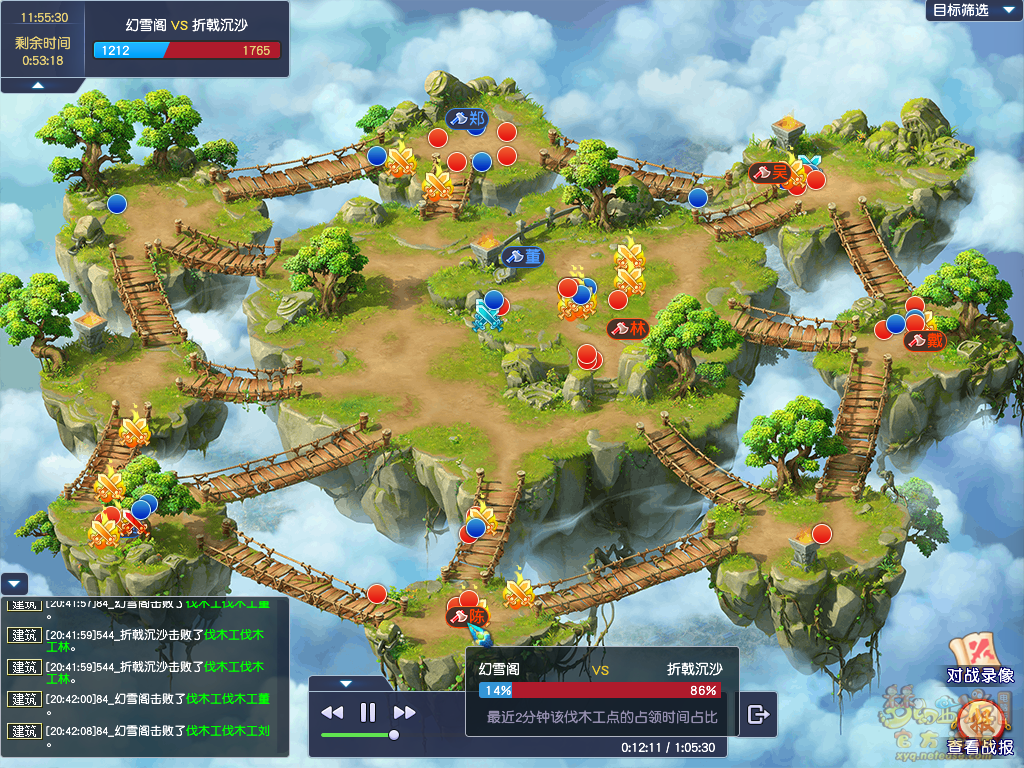
Task: Rewind the battle replay
Action: [x=332, y=713]
